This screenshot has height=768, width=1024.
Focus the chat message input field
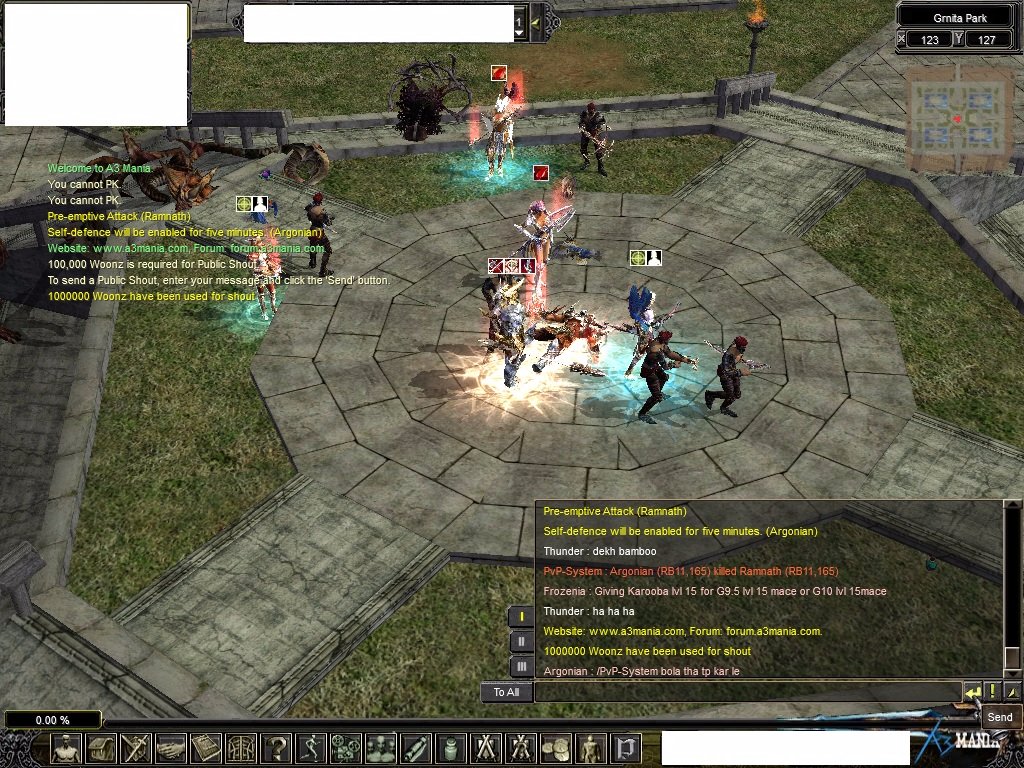[x=747, y=692]
